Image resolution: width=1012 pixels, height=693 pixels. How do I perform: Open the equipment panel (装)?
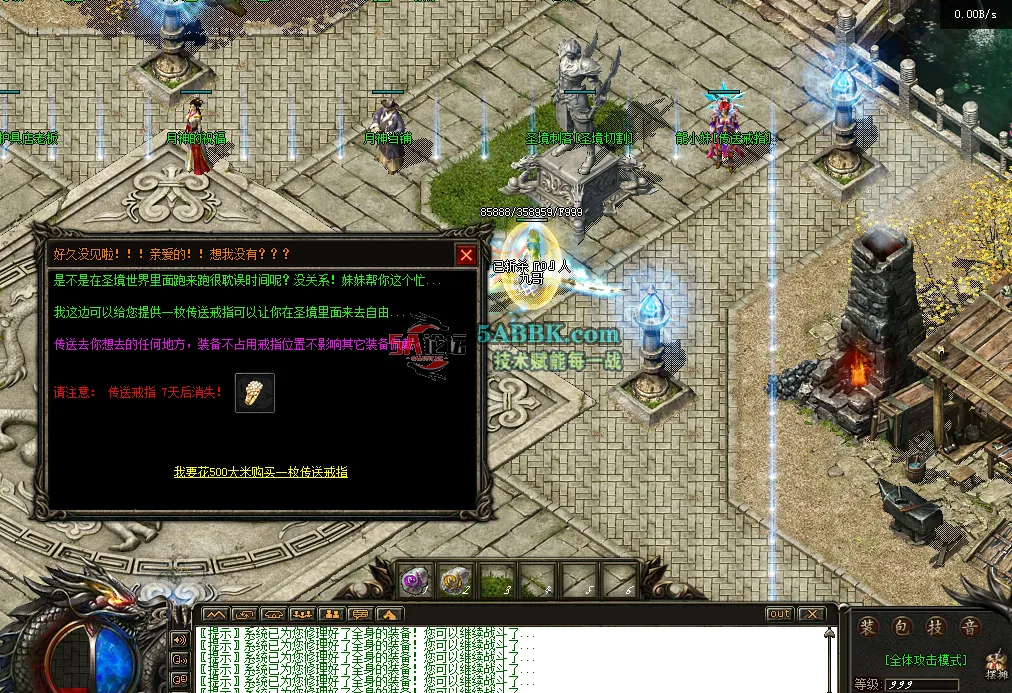[x=869, y=627]
